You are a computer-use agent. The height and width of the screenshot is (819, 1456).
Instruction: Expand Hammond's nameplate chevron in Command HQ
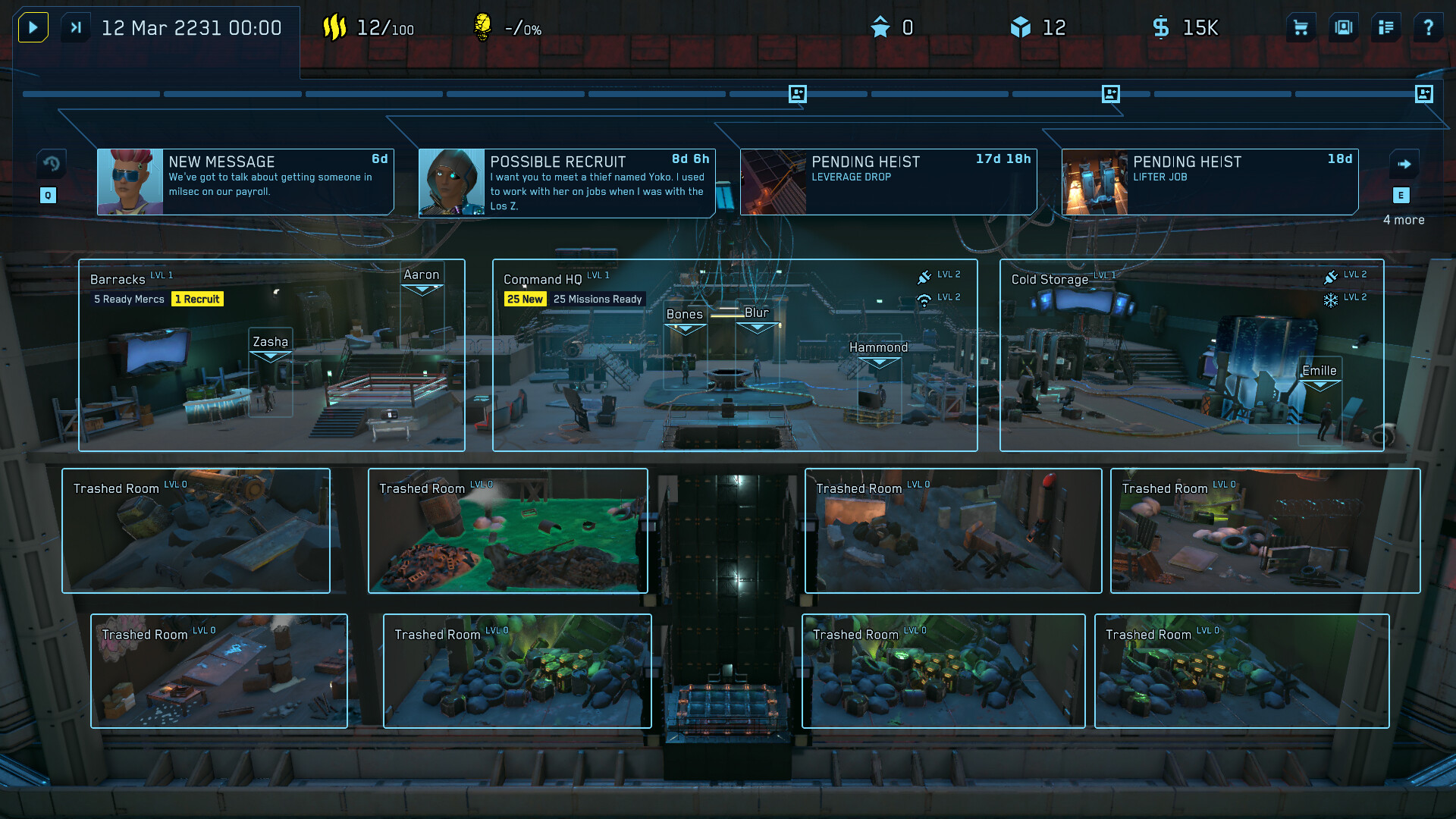coord(880,359)
